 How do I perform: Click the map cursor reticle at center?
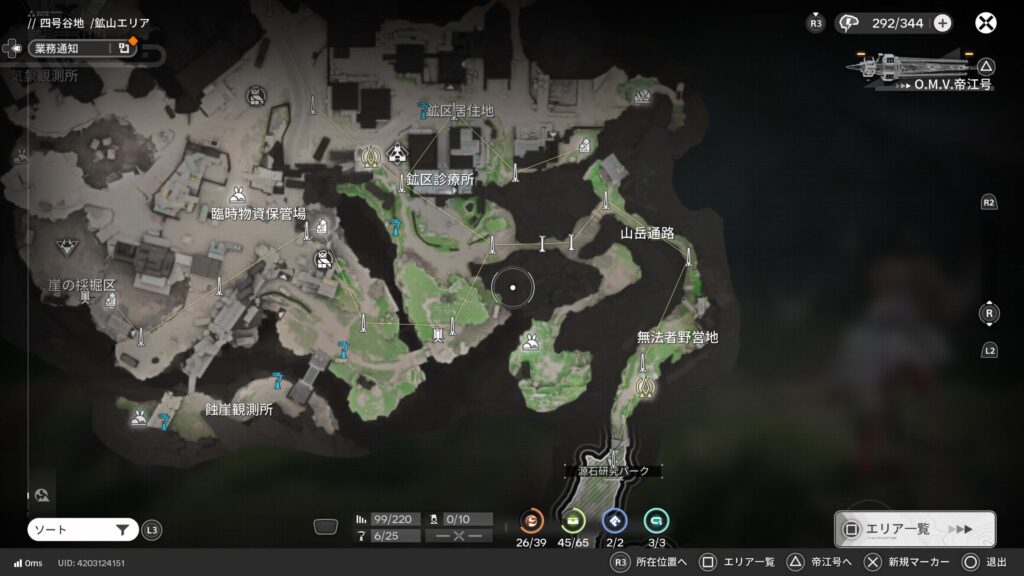(x=513, y=288)
